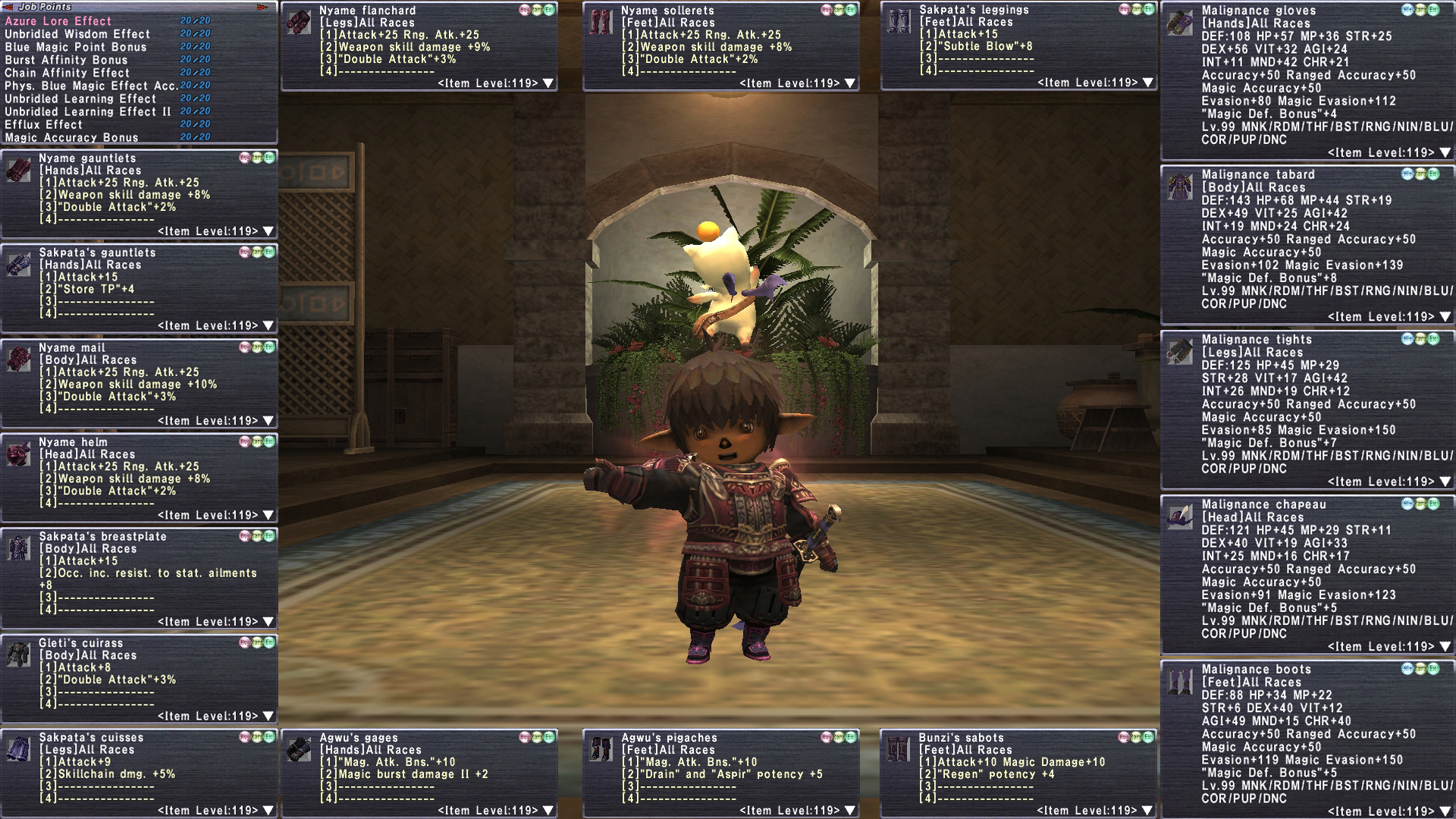The image size is (1456, 819).
Task: Click the Nyame helm item icon
Action: click(x=19, y=453)
